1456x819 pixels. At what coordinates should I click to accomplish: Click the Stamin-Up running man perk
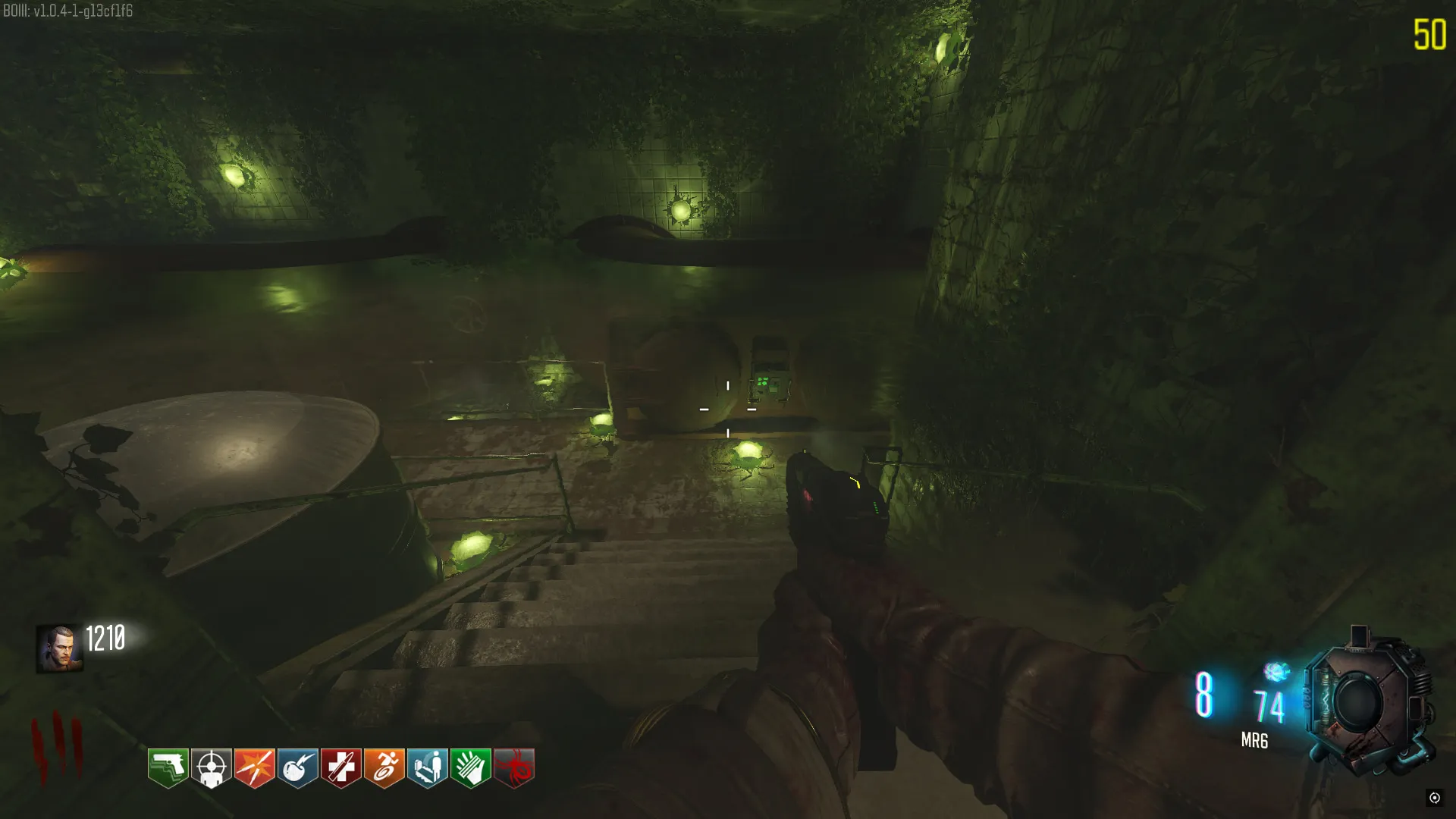click(384, 767)
